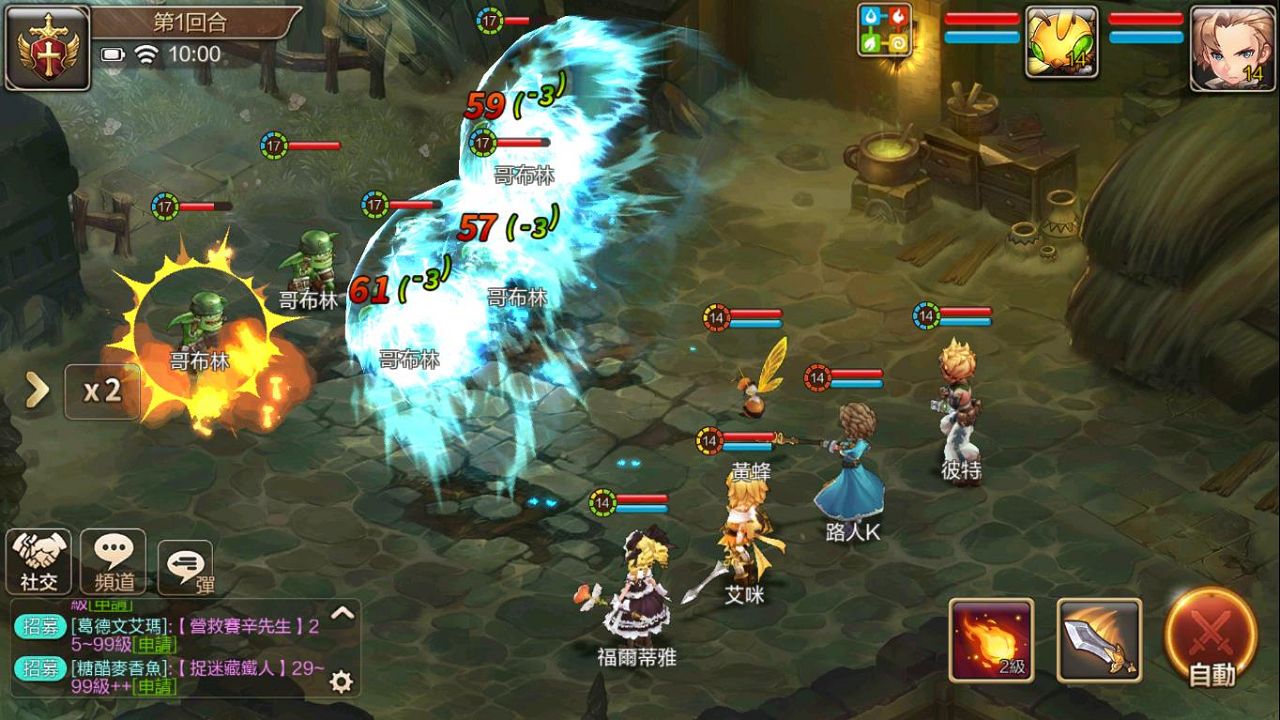1280x720 pixels.
Task: Use the sword slash attack skill
Action: pyautogui.click(x=1099, y=640)
